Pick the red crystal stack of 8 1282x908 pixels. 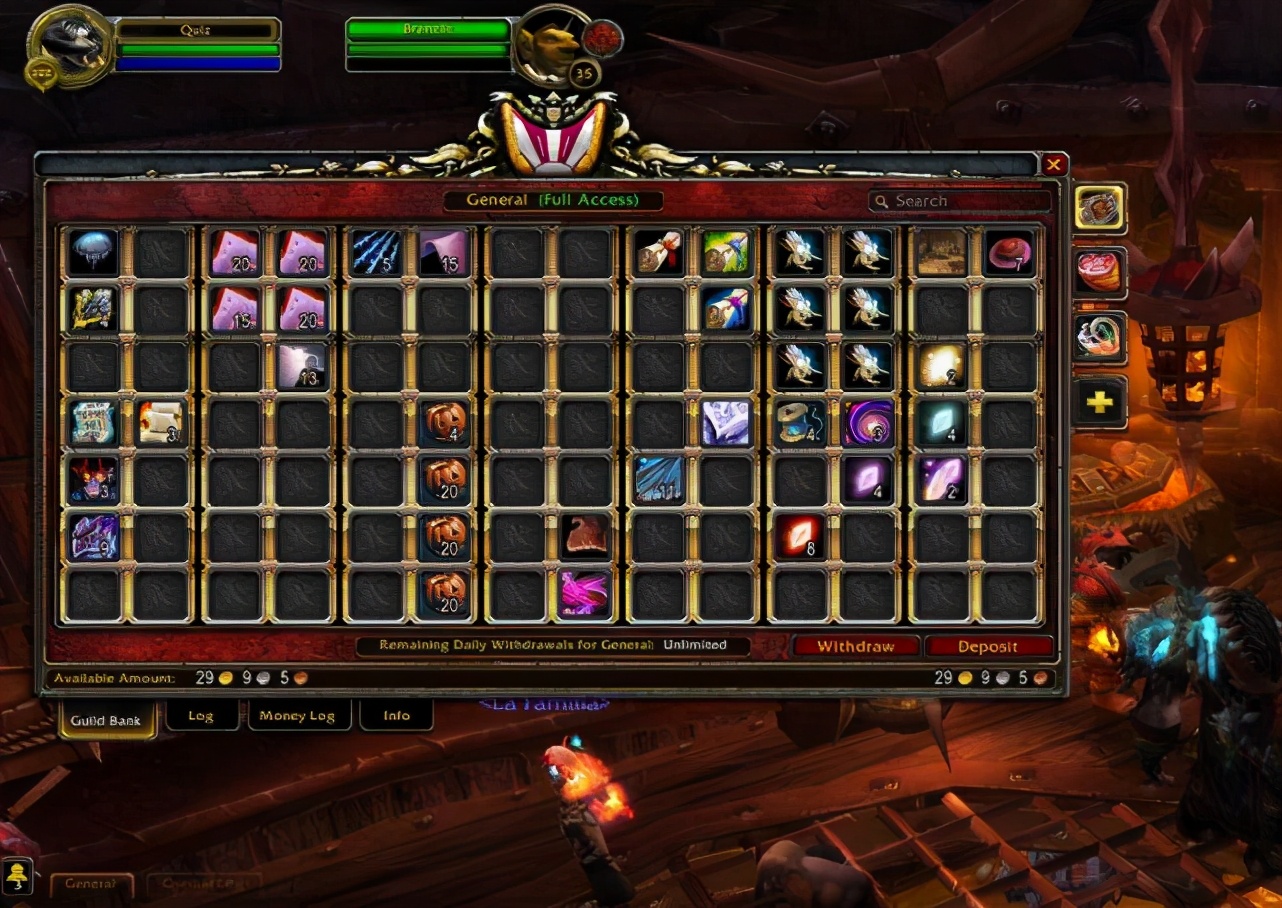coord(800,536)
